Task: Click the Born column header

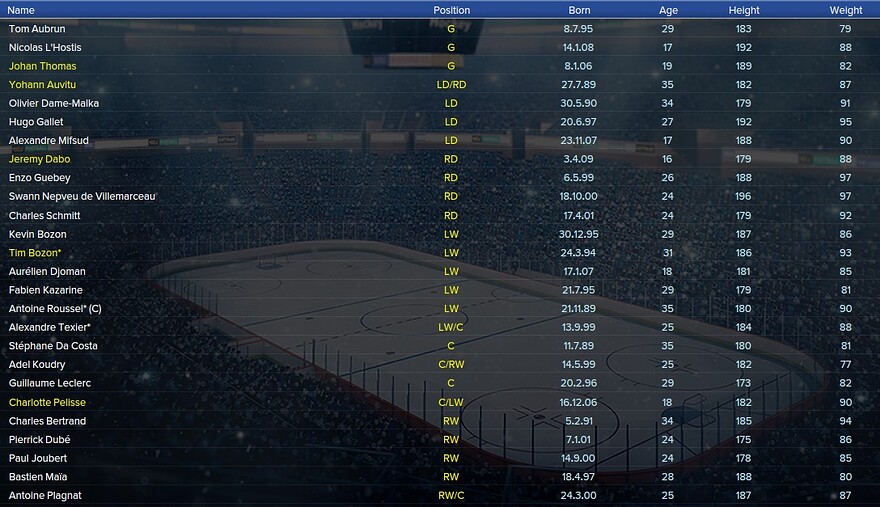Action: (x=579, y=10)
